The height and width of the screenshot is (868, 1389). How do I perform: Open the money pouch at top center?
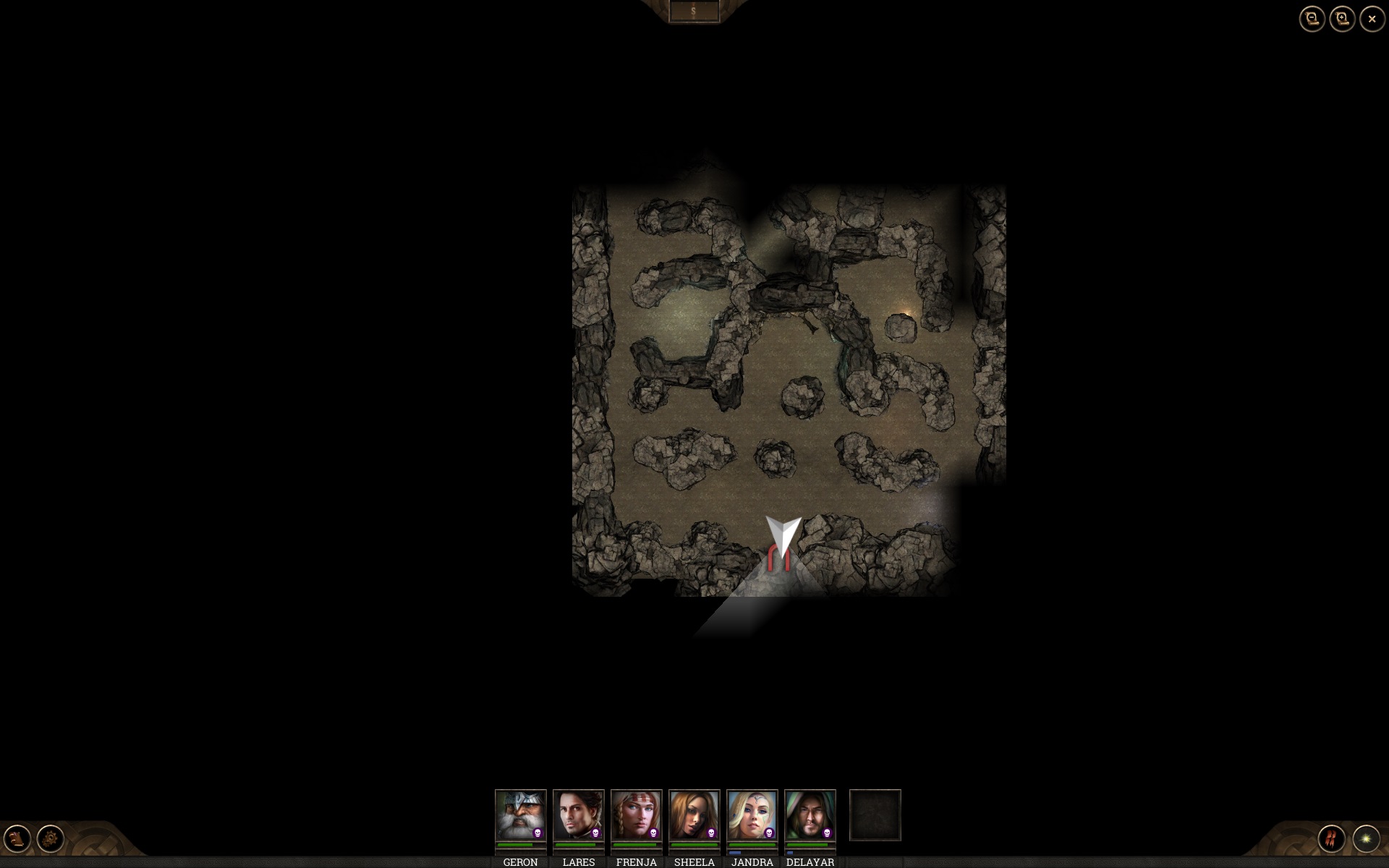pos(694,10)
